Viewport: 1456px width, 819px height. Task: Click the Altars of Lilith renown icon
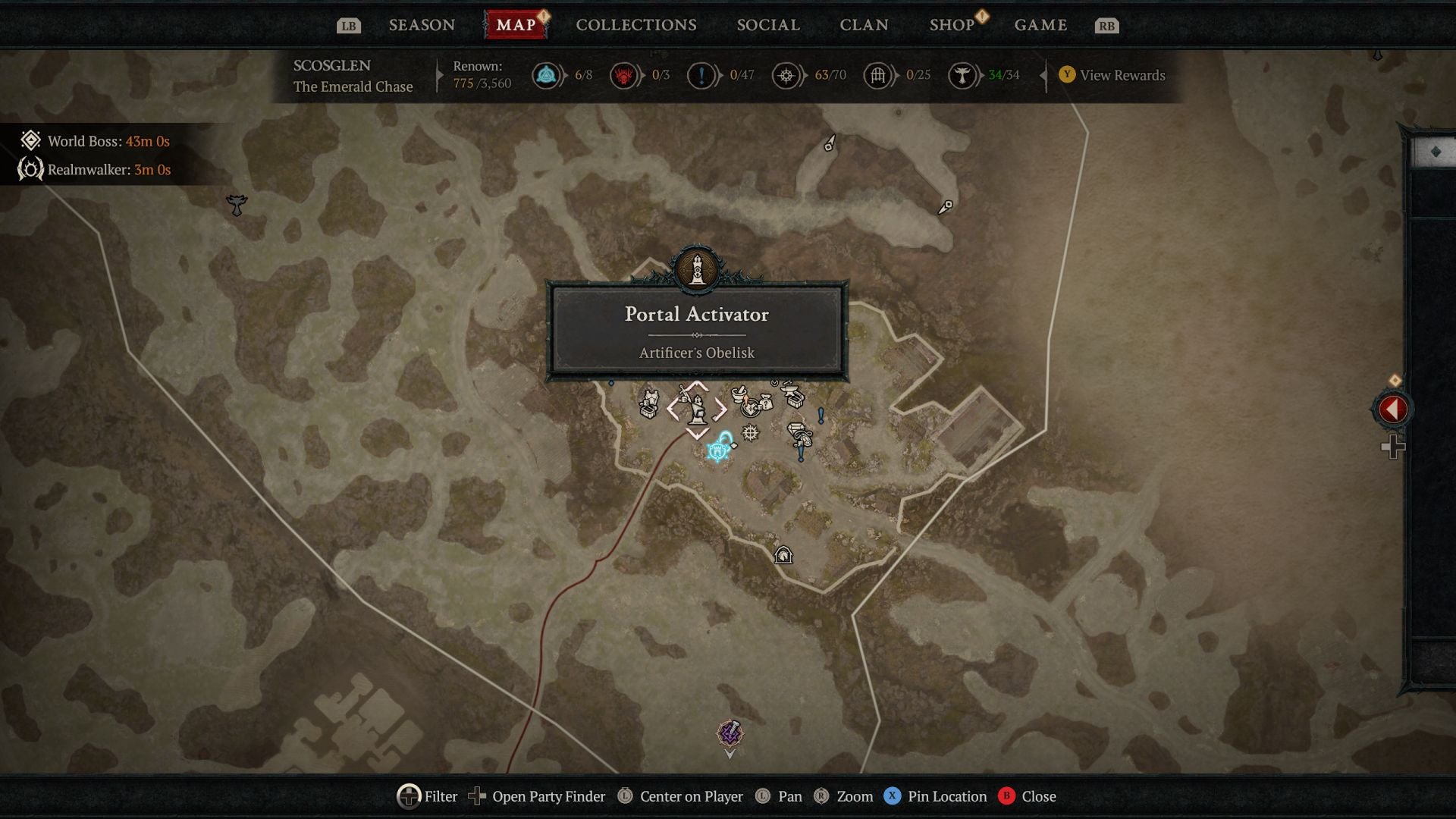click(964, 74)
